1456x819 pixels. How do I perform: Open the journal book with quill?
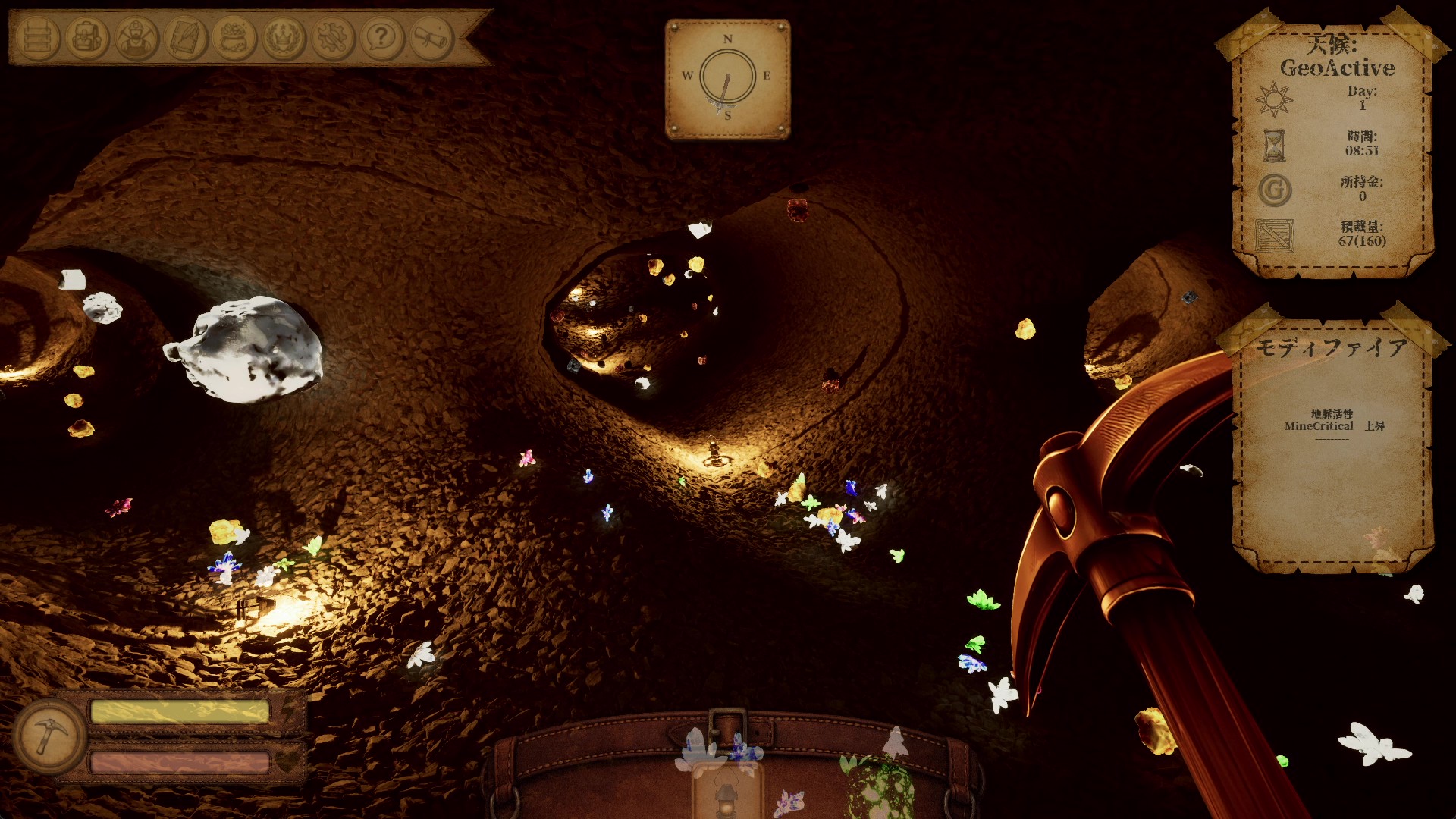pyautogui.click(x=186, y=37)
